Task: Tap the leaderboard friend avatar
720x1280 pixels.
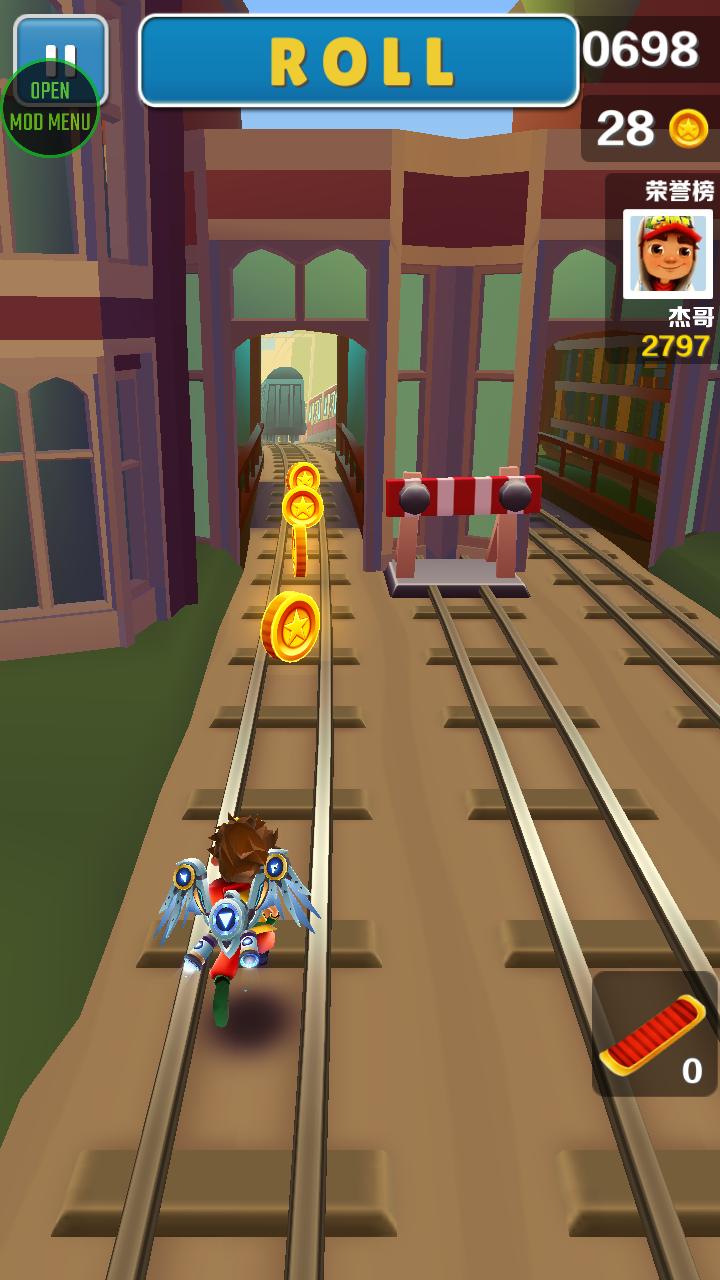Action: 667,254
